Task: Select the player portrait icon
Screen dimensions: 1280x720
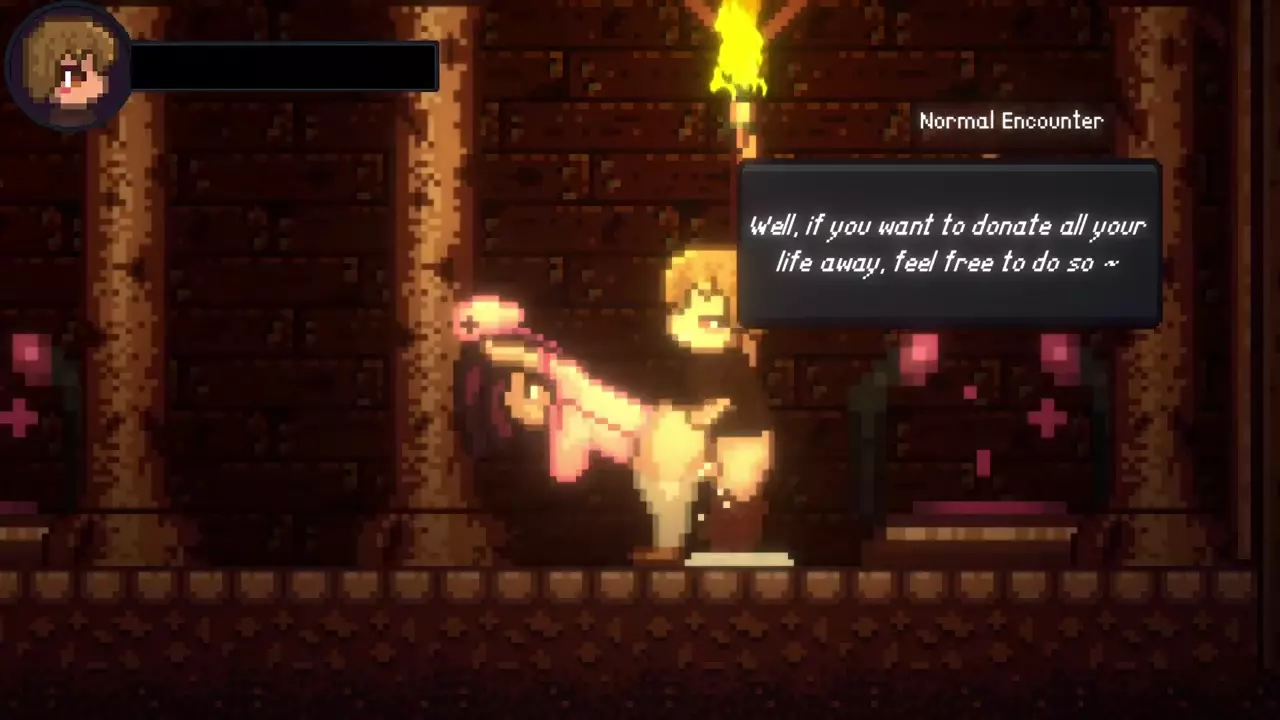Action: 67,66
